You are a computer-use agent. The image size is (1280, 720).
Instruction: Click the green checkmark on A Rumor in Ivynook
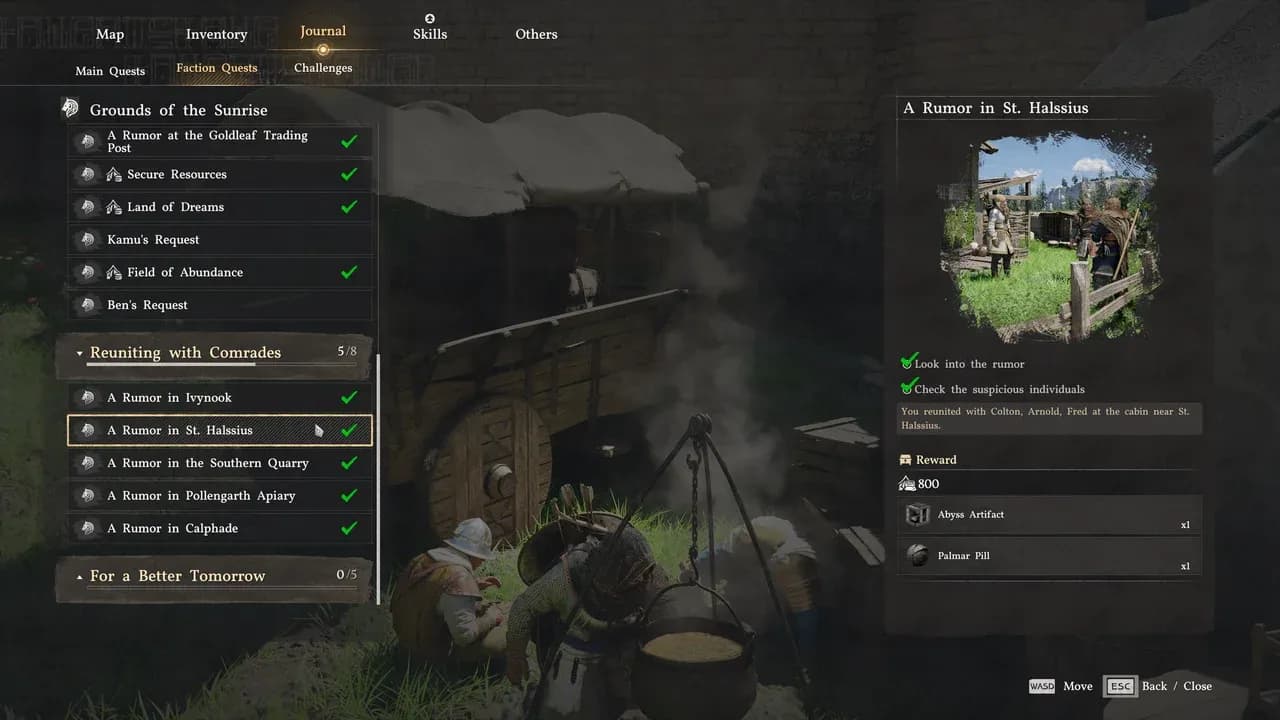(349, 397)
